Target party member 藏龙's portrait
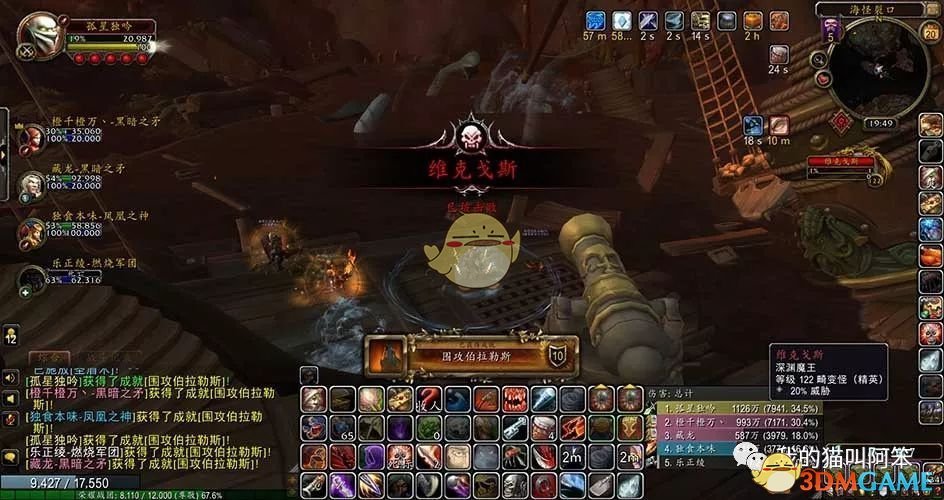The width and height of the screenshot is (944, 500). tap(32, 182)
